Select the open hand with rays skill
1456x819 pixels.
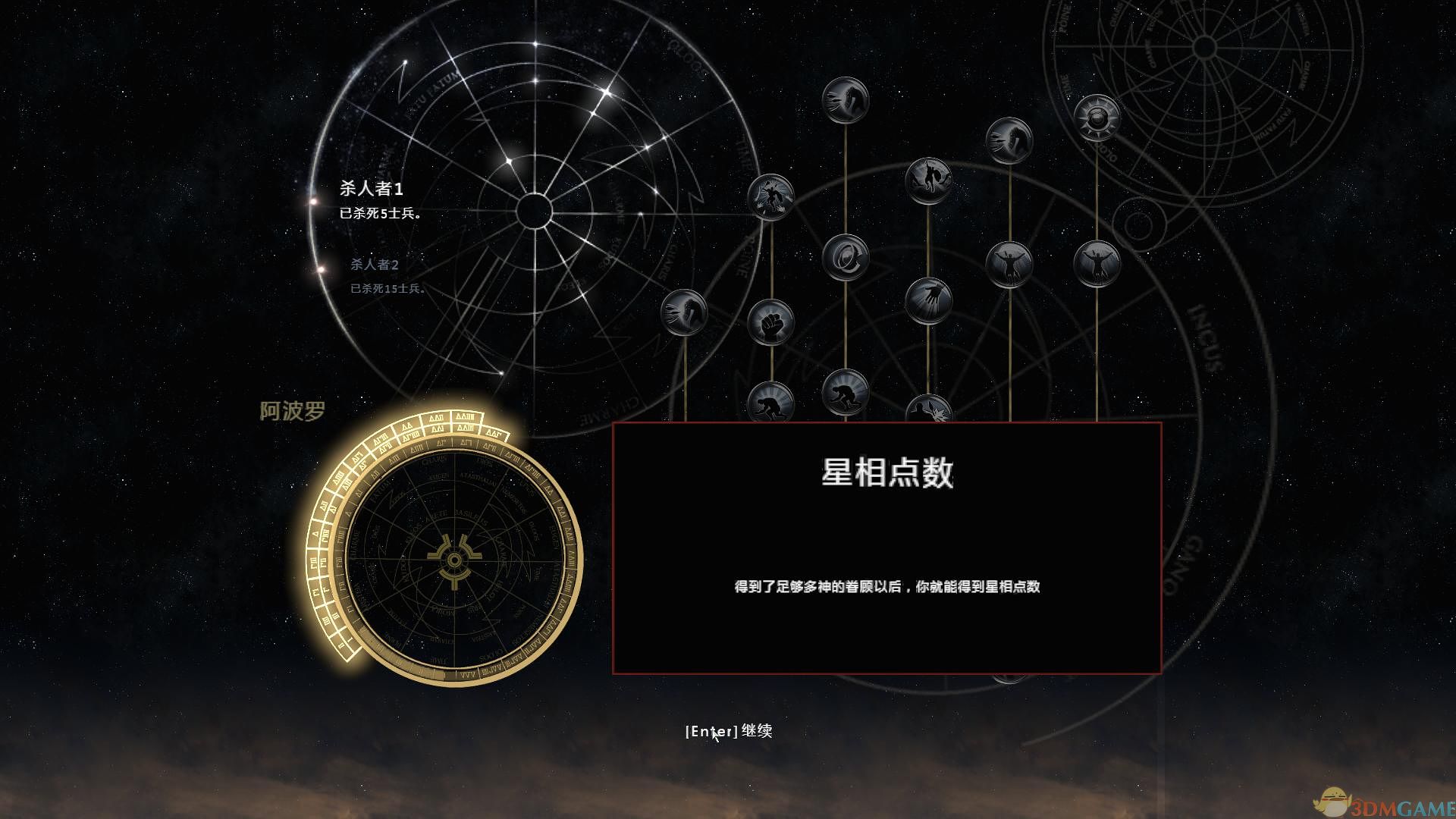[930, 301]
